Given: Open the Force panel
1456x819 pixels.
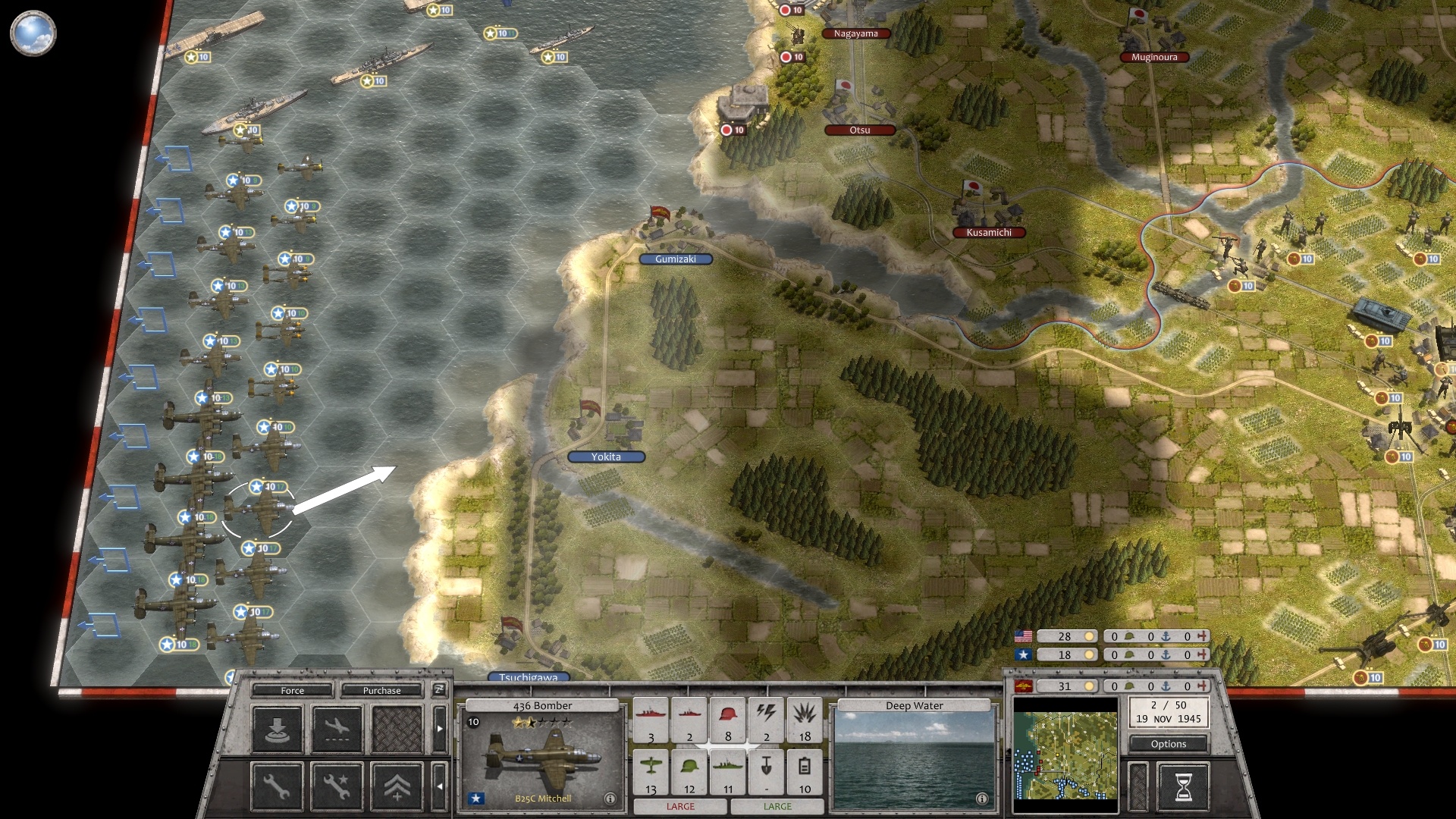Looking at the screenshot, I should click(x=291, y=691).
